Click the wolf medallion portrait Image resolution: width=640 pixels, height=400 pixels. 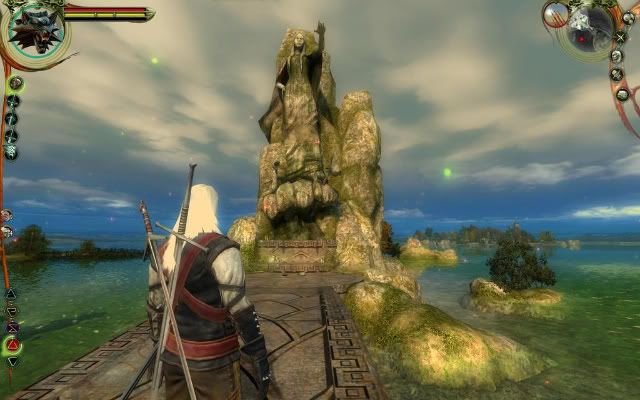pyautogui.click(x=33, y=27)
